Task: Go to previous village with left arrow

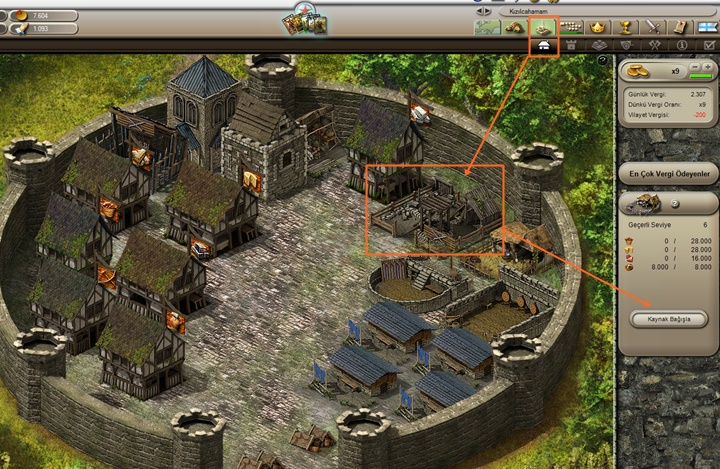Action: pyautogui.click(x=482, y=10)
